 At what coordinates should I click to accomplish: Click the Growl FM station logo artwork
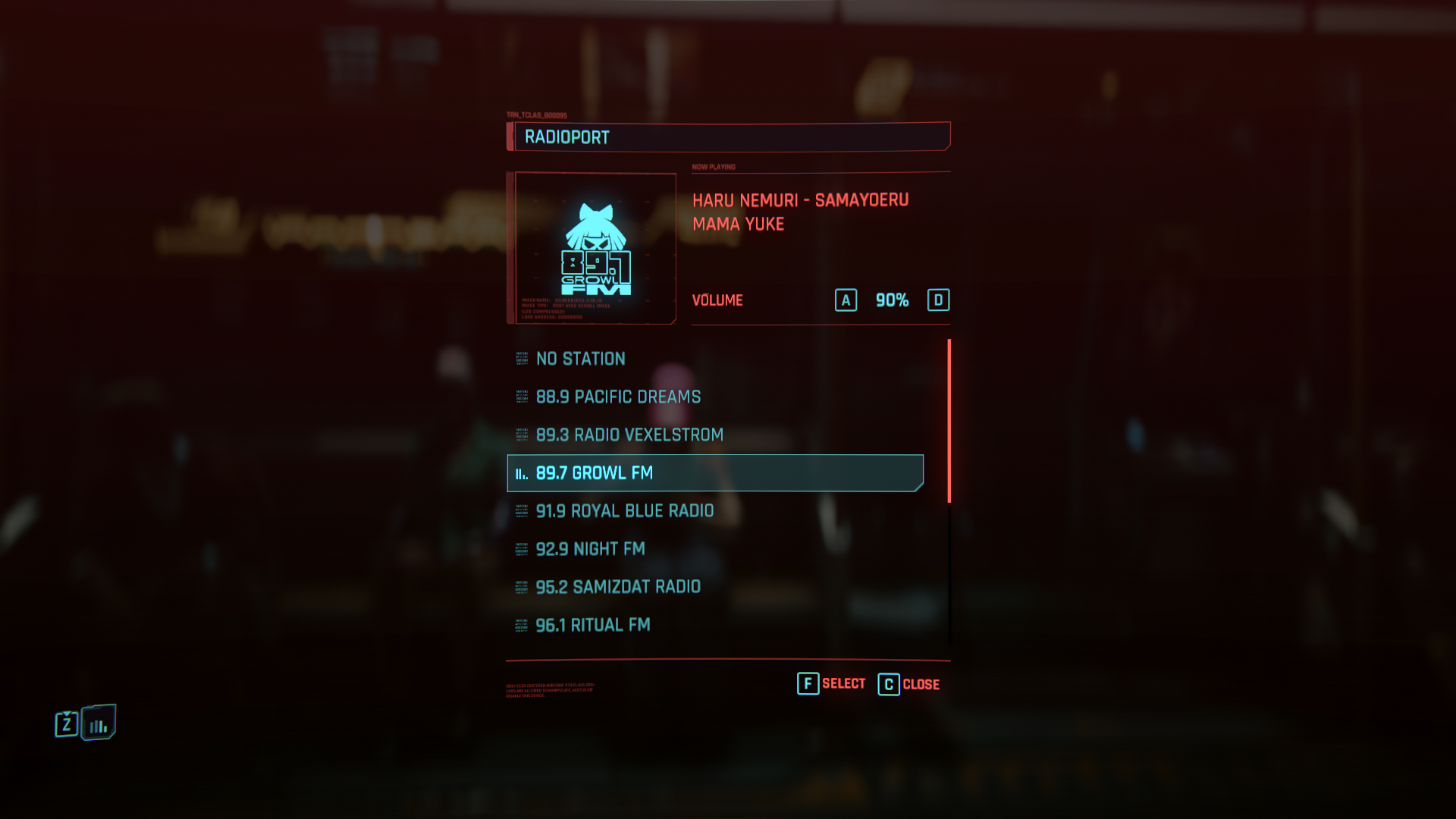(x=596, y=248)
